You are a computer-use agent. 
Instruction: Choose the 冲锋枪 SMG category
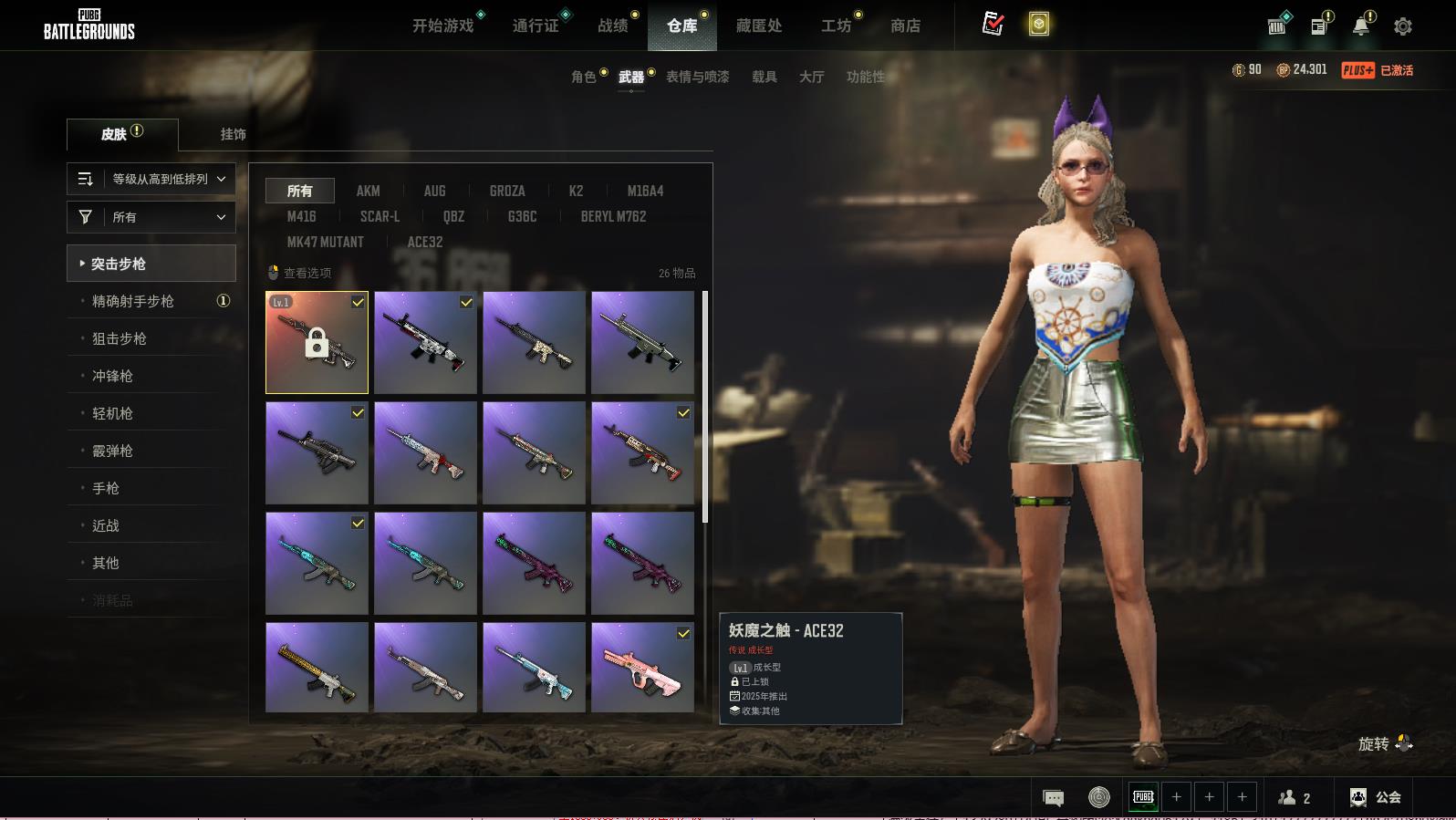tap(112, 376)
